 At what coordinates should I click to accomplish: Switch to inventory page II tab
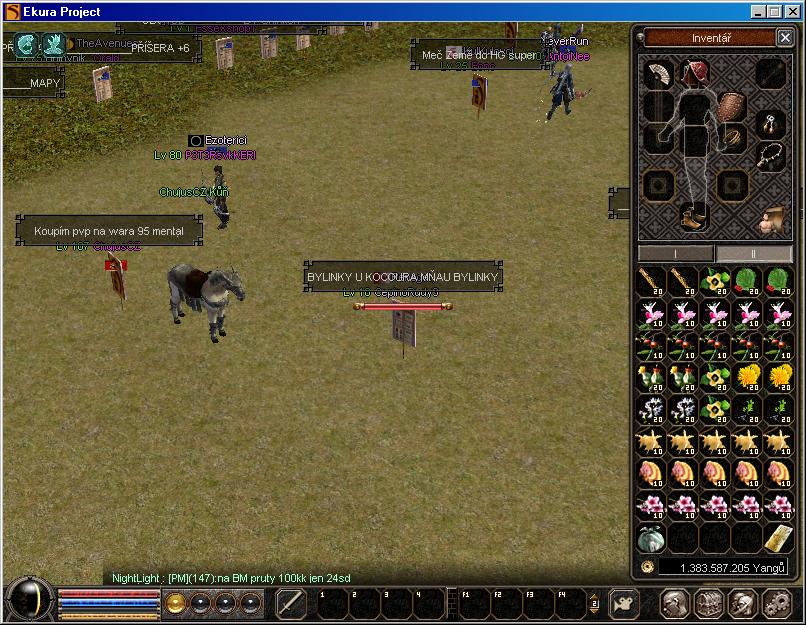click(x=754, y=254)
